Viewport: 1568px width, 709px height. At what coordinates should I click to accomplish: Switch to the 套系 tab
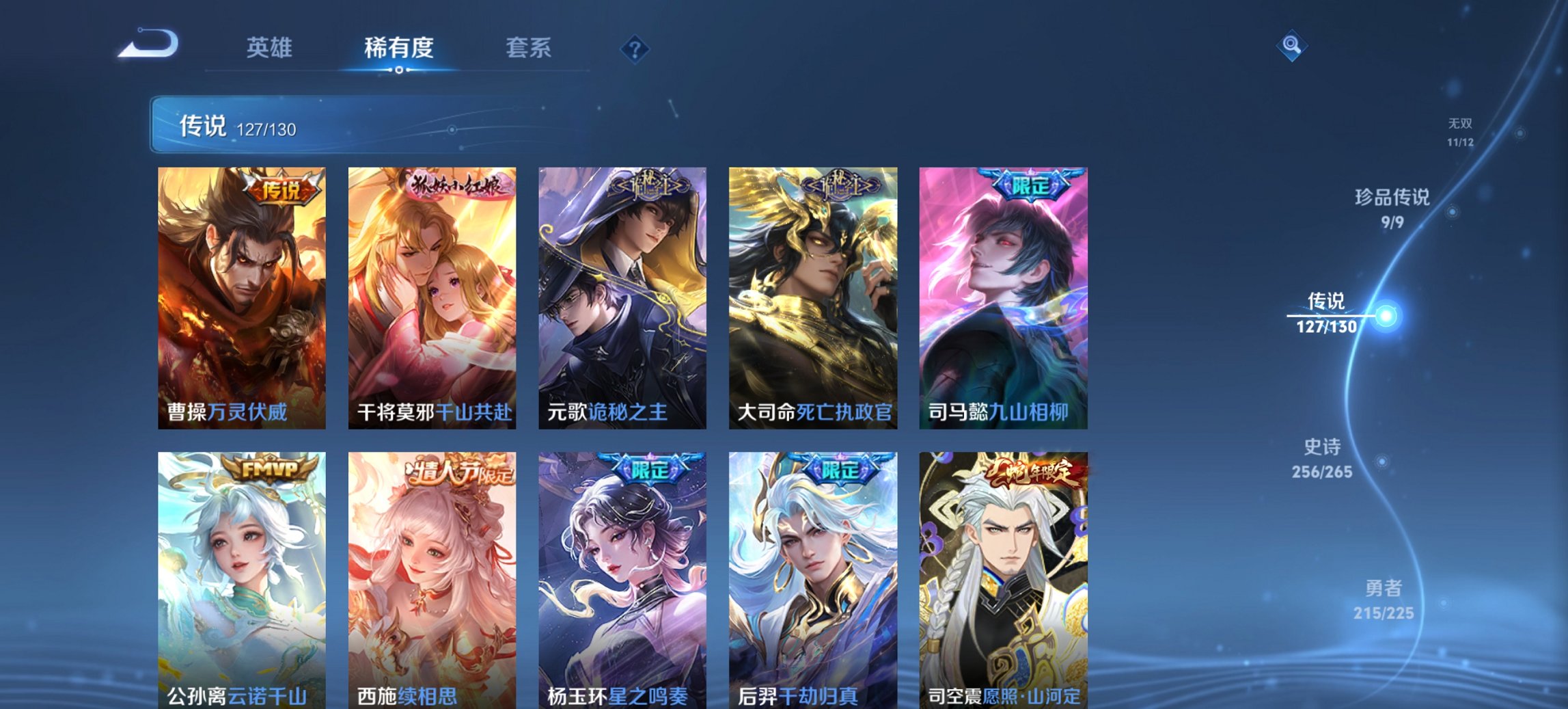pos(528,48)
